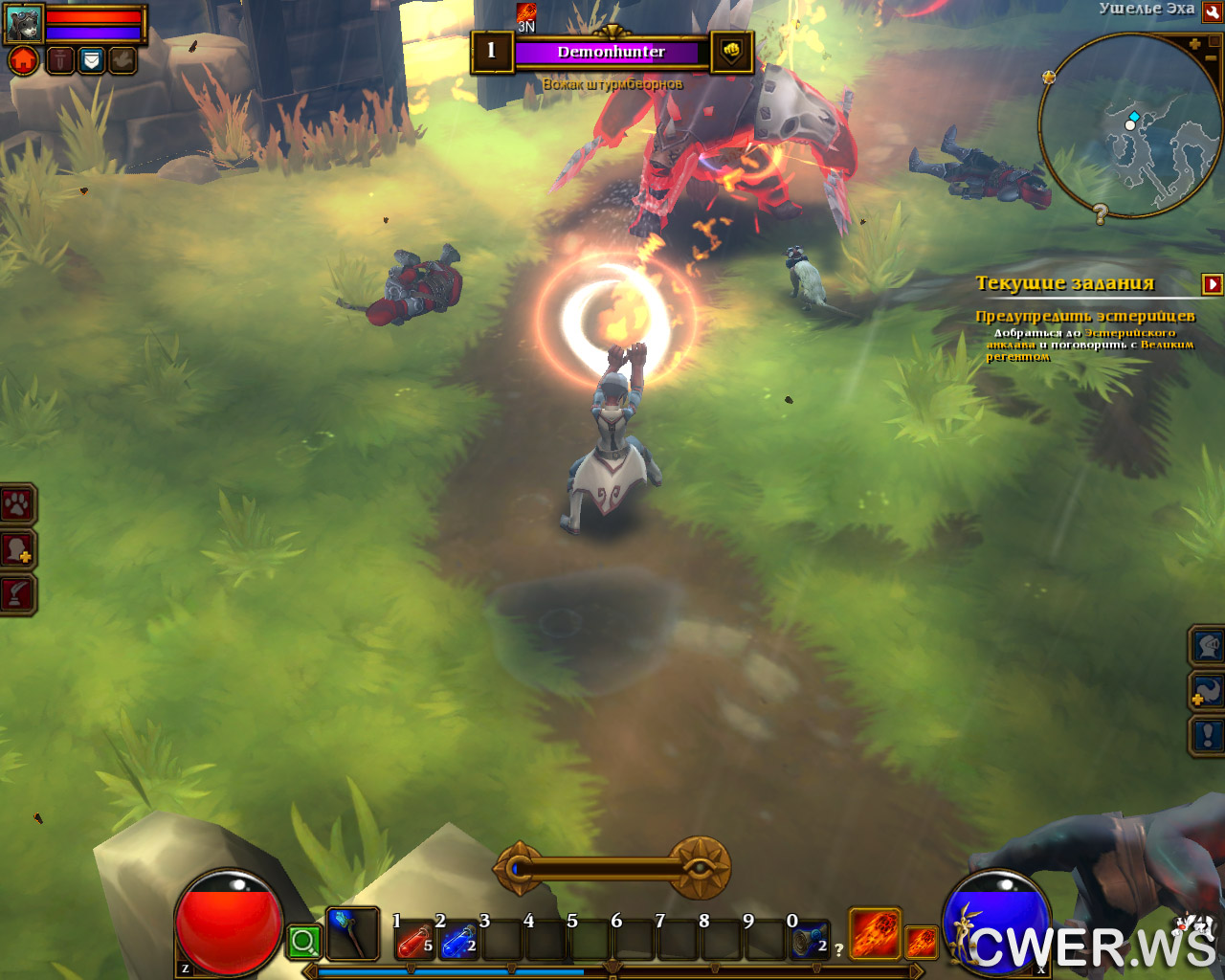1225x980 pixels.
Task: Select the pet's passive dove stance
Action: point(122,61)
